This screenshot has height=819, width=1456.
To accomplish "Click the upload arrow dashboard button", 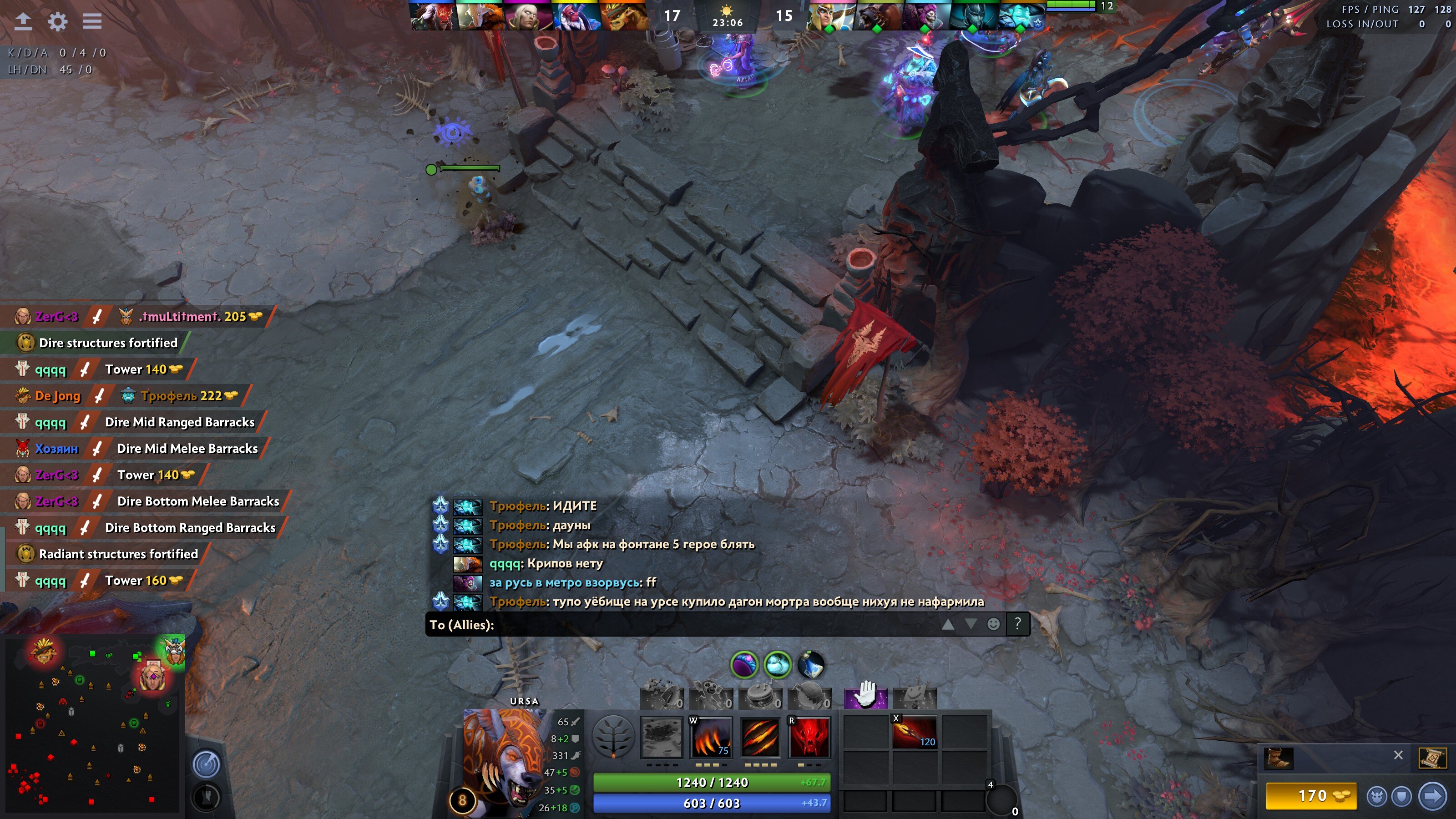I will (23, 21).
